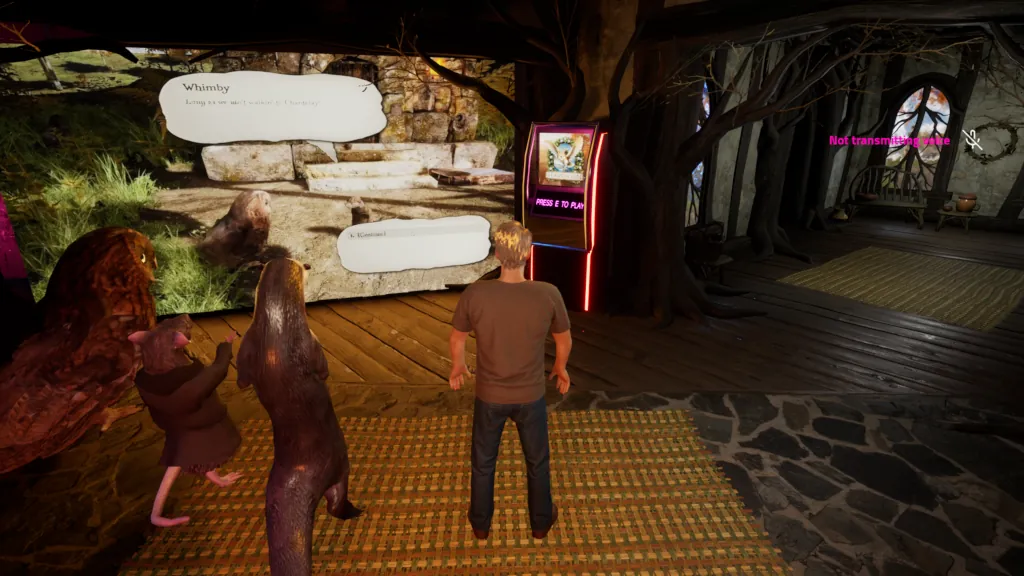Image resolution: width=1024 pixels, height=576 pixels.
Task: Toggle the muted microphone voice icon
Action: pyautogui.click(x=973, y=141)
